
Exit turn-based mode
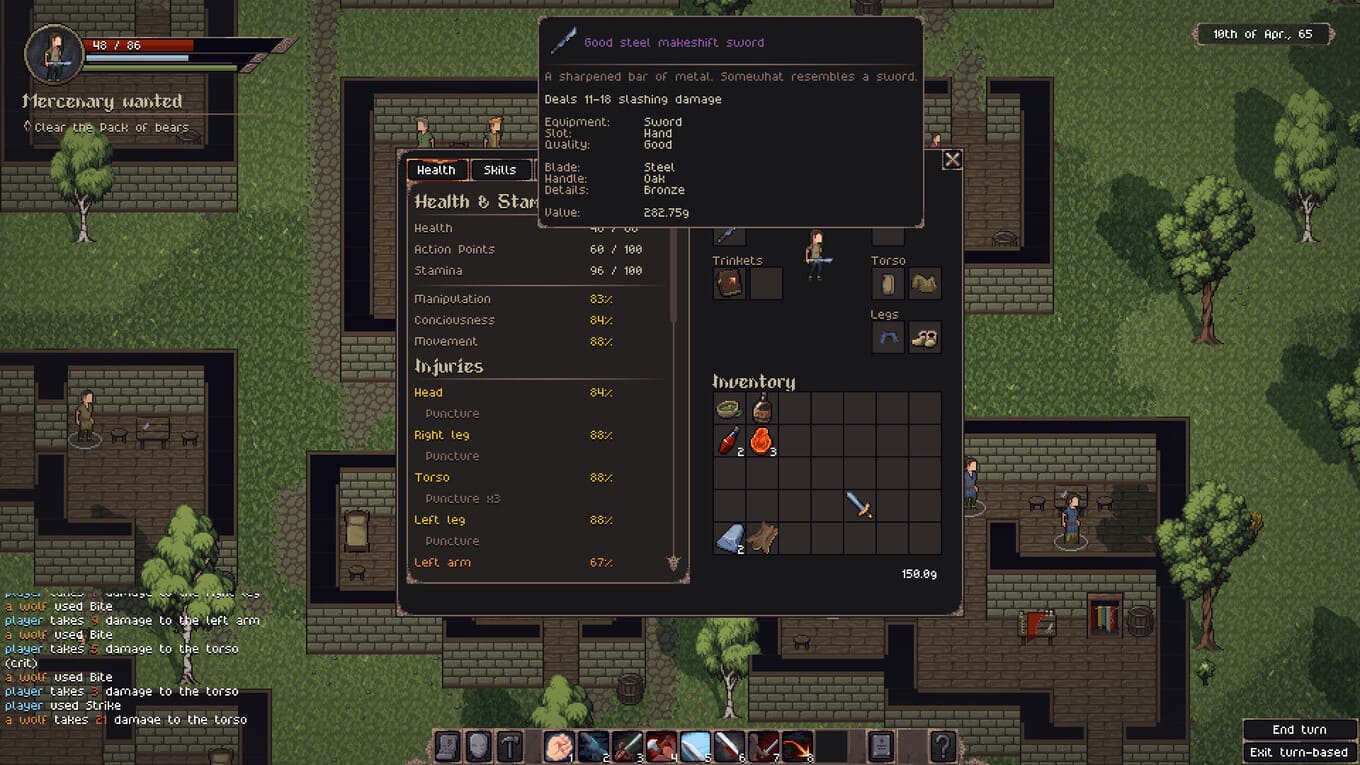[x=1298, y=752]
